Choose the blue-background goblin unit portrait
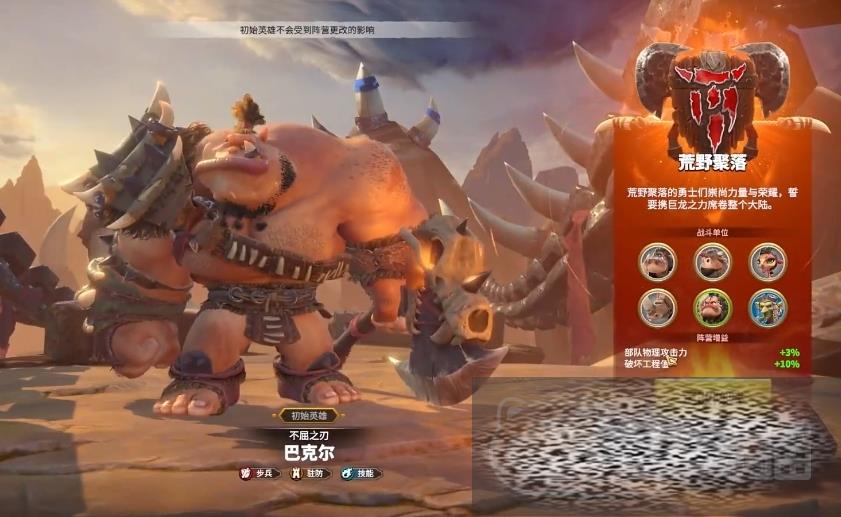Screen dimensions: 841x517 click(x=768, y=307)
